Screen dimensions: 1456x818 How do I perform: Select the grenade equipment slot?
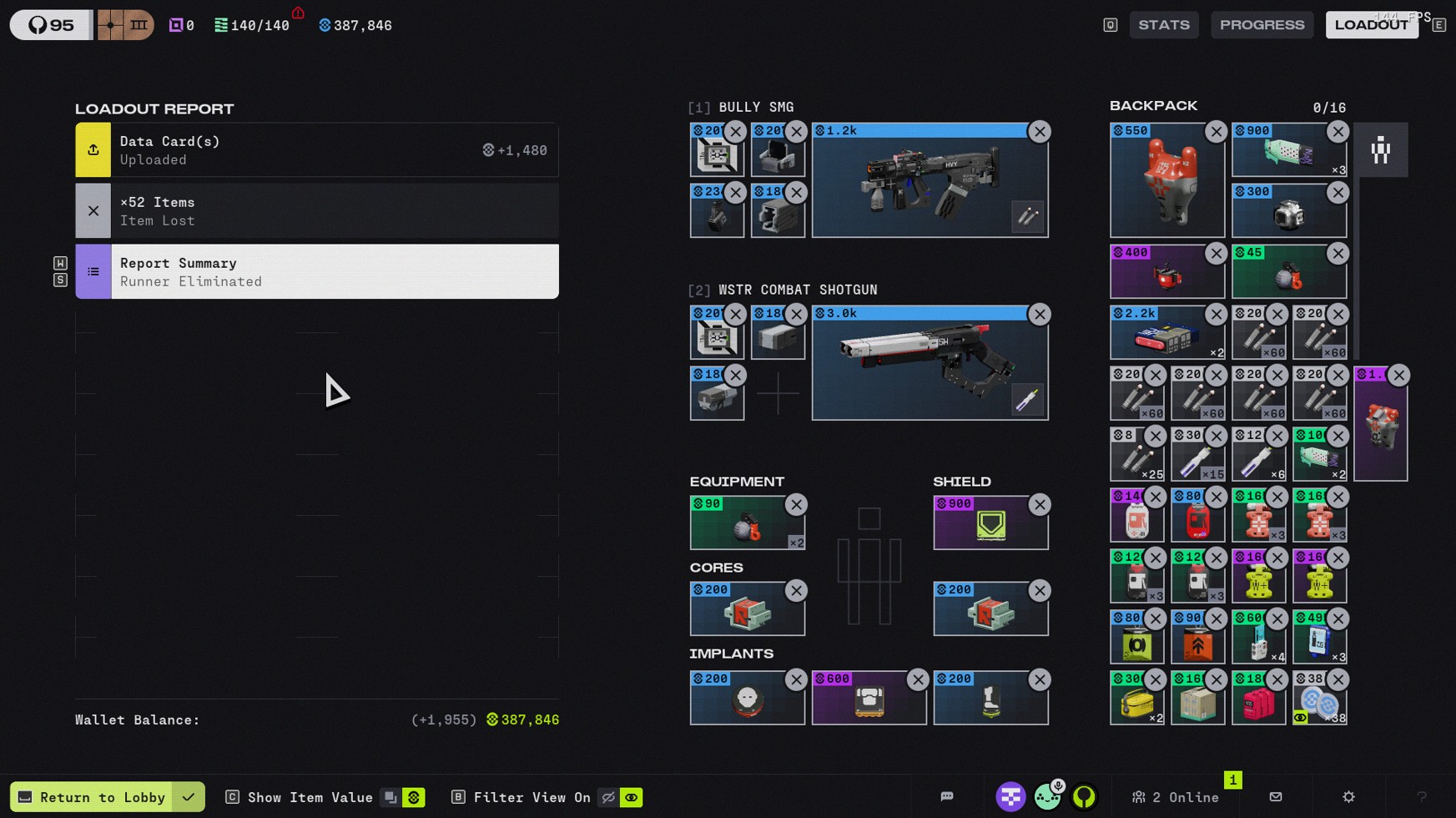(747, 524)
